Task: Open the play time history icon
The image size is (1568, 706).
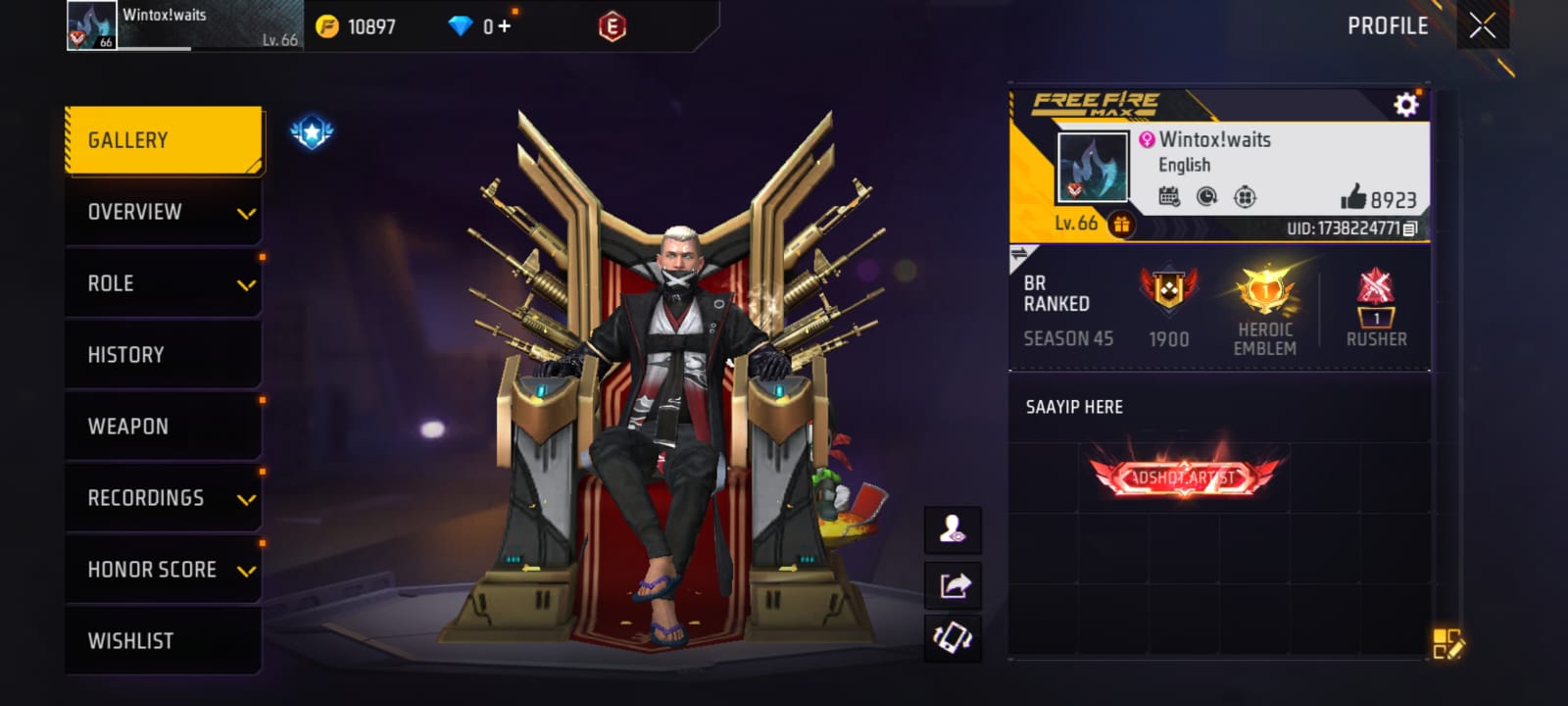Action: coord(1207,196)
